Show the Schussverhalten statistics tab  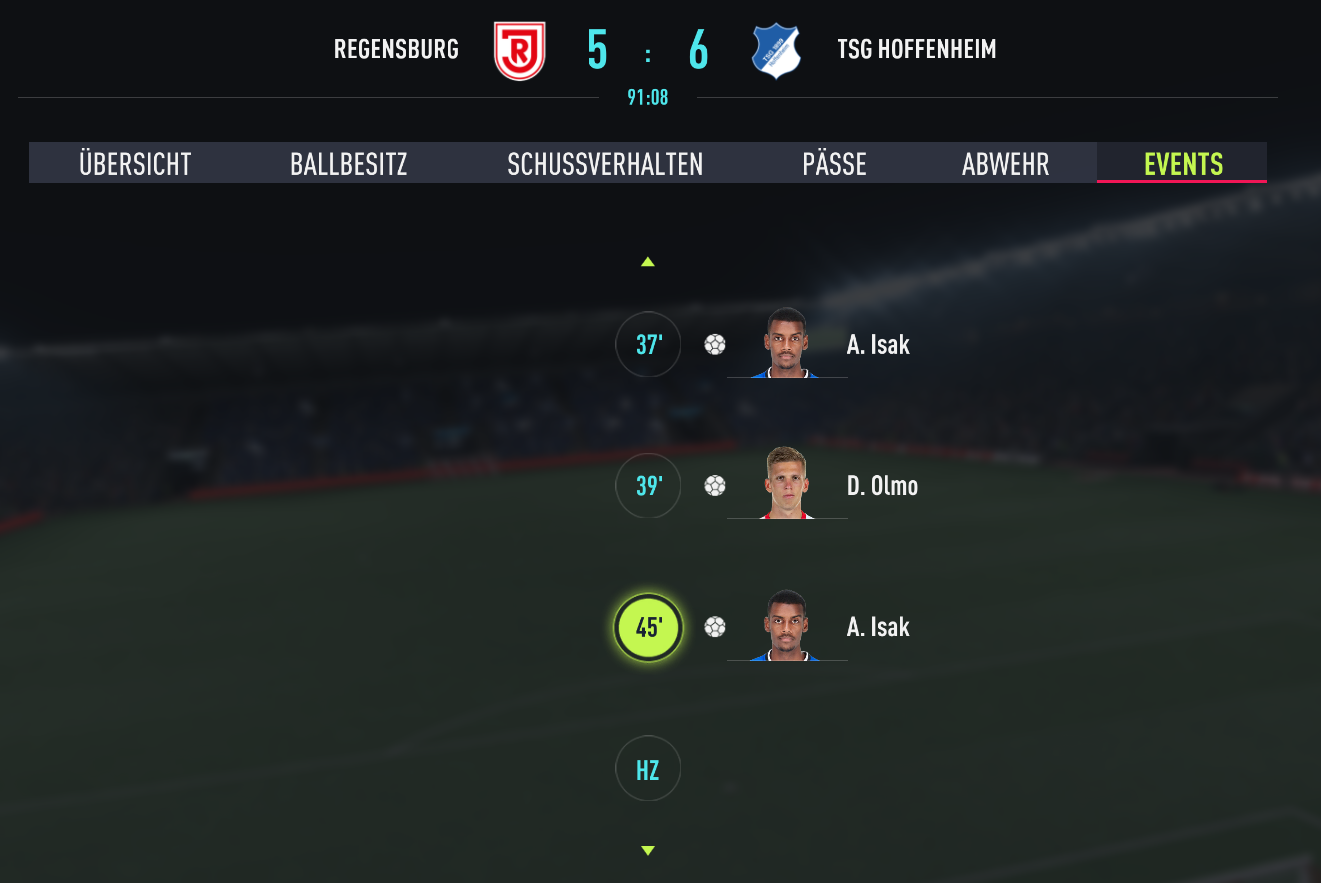(x=605, y=164)
